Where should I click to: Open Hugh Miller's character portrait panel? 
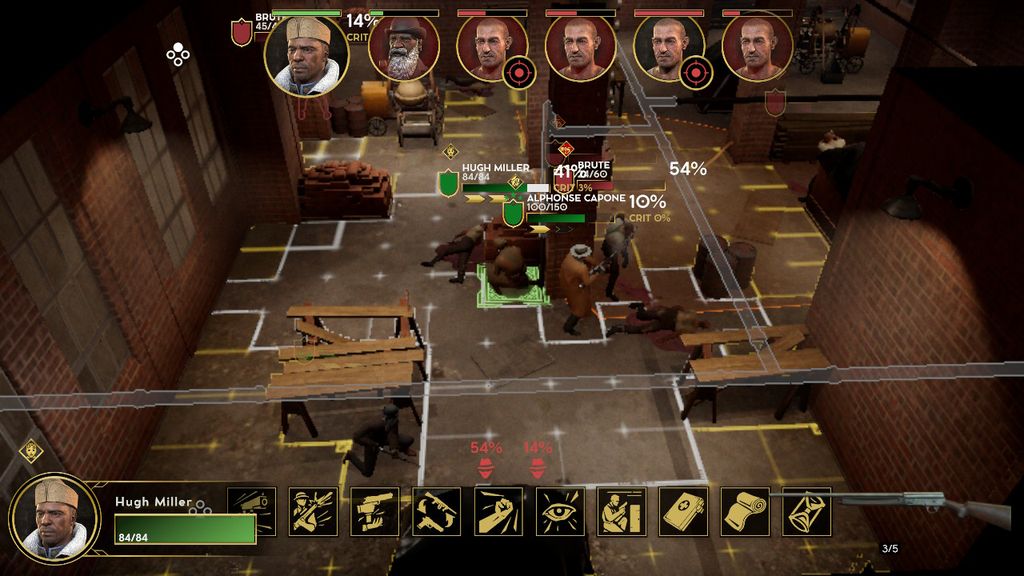56,517
